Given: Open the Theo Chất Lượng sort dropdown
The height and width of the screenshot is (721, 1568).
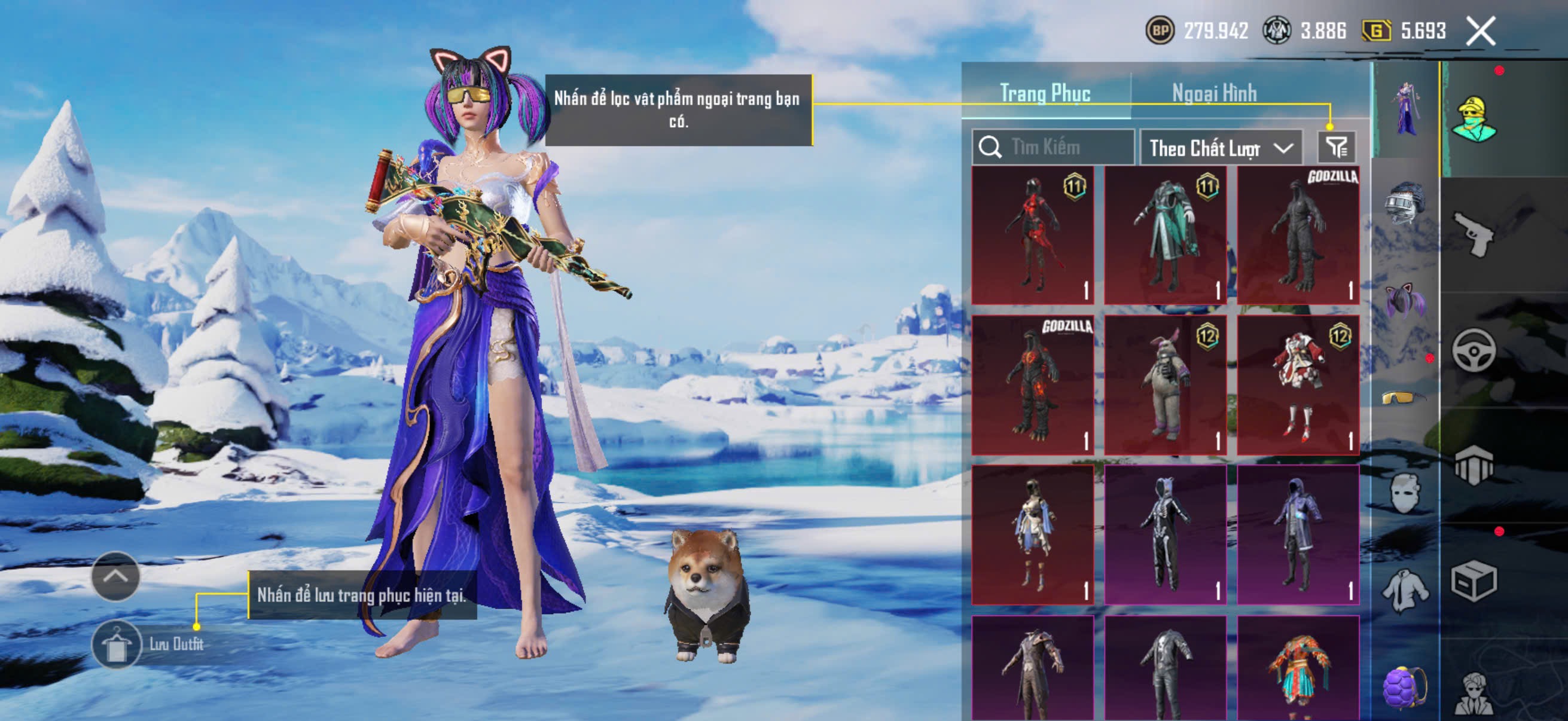Looking at the screenshot, I should coord(1221,148).
